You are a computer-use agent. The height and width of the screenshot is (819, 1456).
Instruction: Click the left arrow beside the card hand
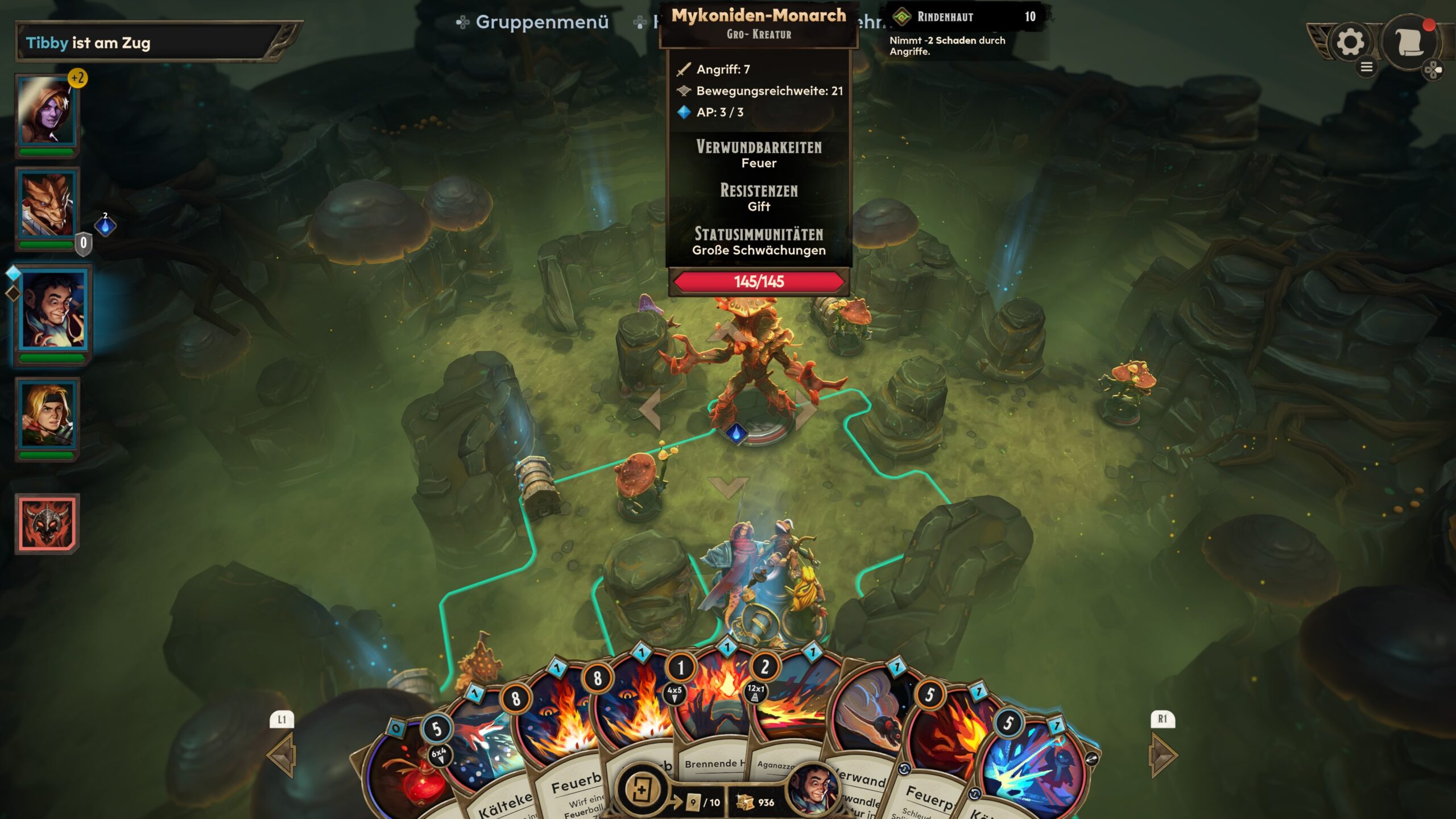point(283,755)
